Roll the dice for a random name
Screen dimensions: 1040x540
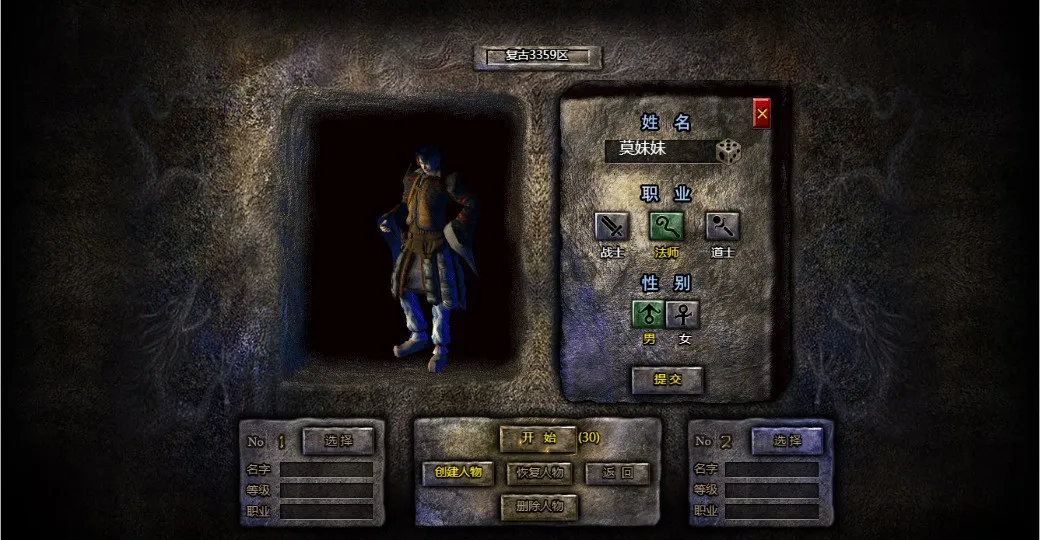729,151
